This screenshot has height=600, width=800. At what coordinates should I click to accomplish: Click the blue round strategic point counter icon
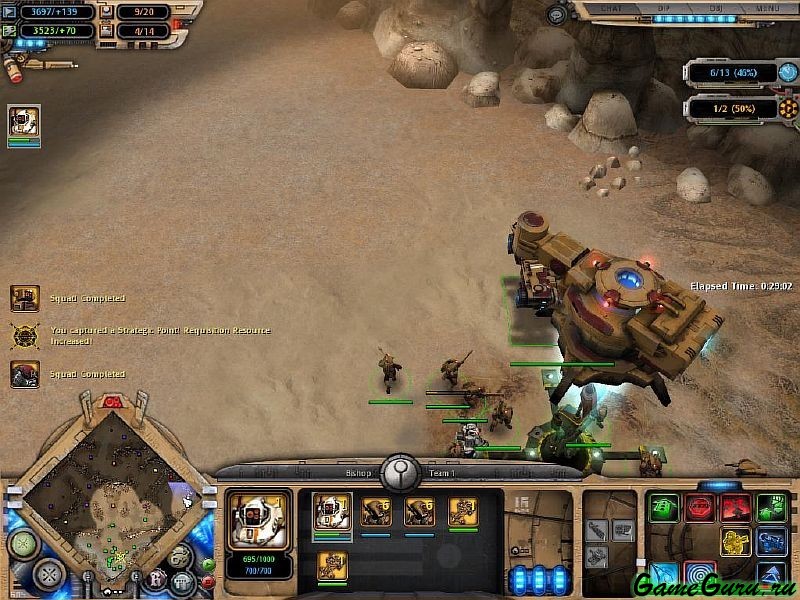click(x=789, y=73)
